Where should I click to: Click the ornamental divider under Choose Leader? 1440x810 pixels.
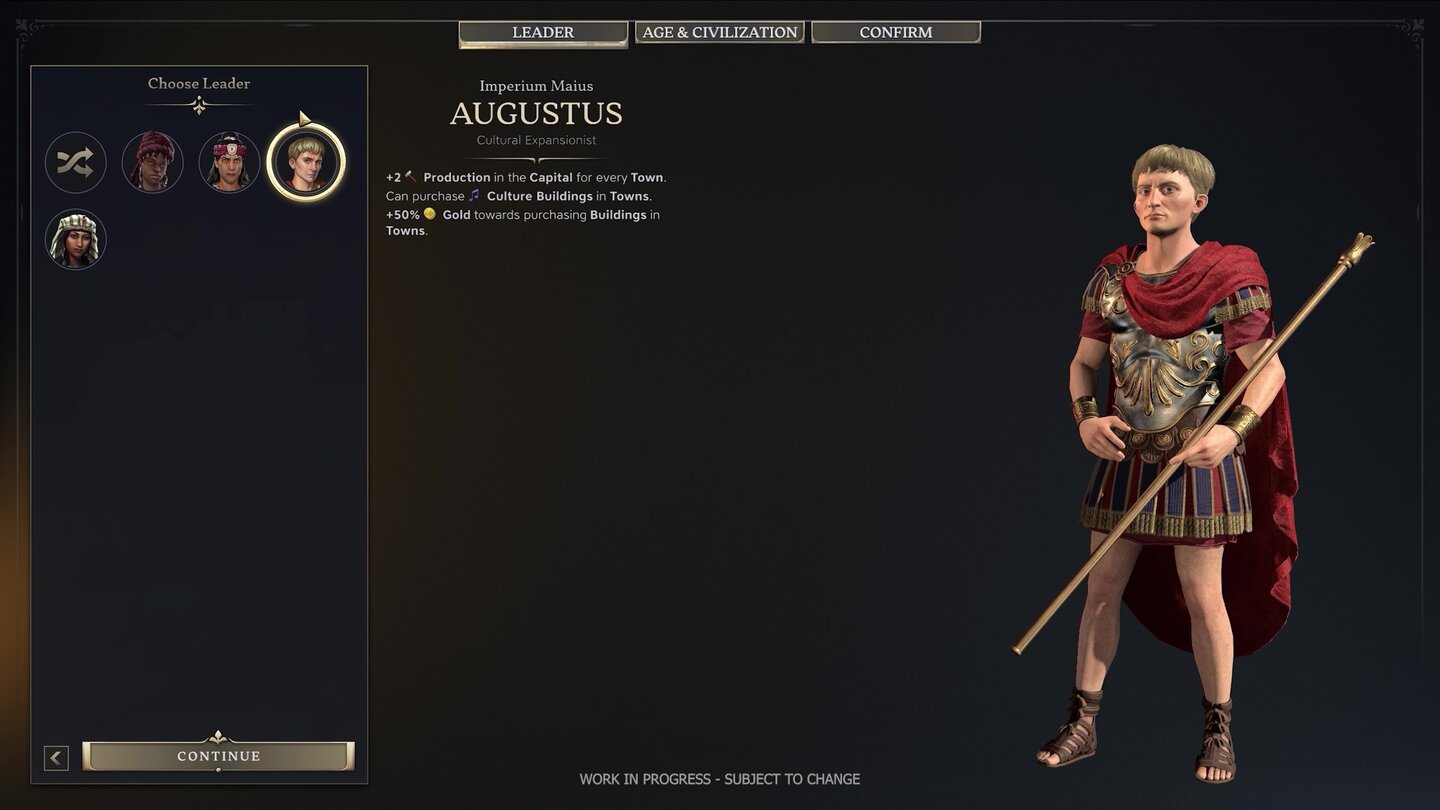(198, 103)
